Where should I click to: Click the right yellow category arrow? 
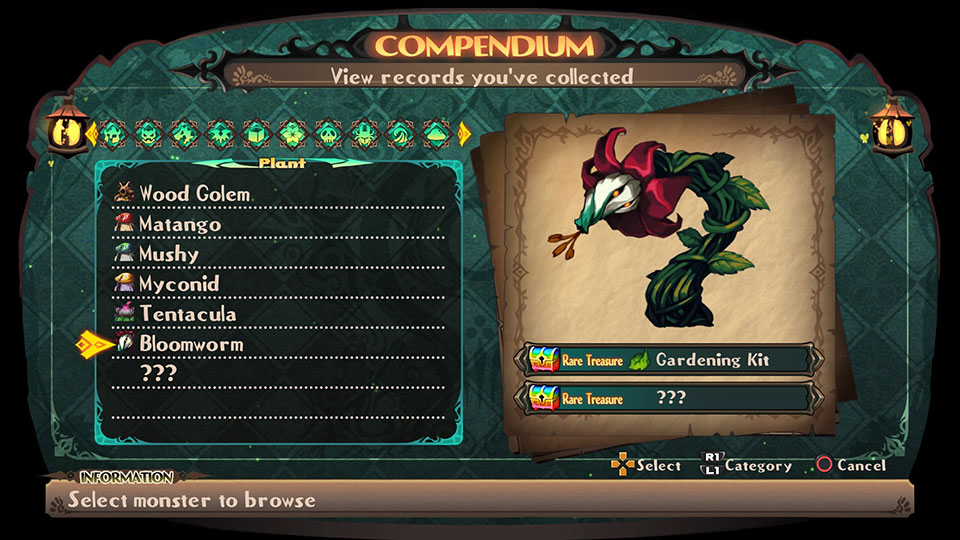coord(464,132)
